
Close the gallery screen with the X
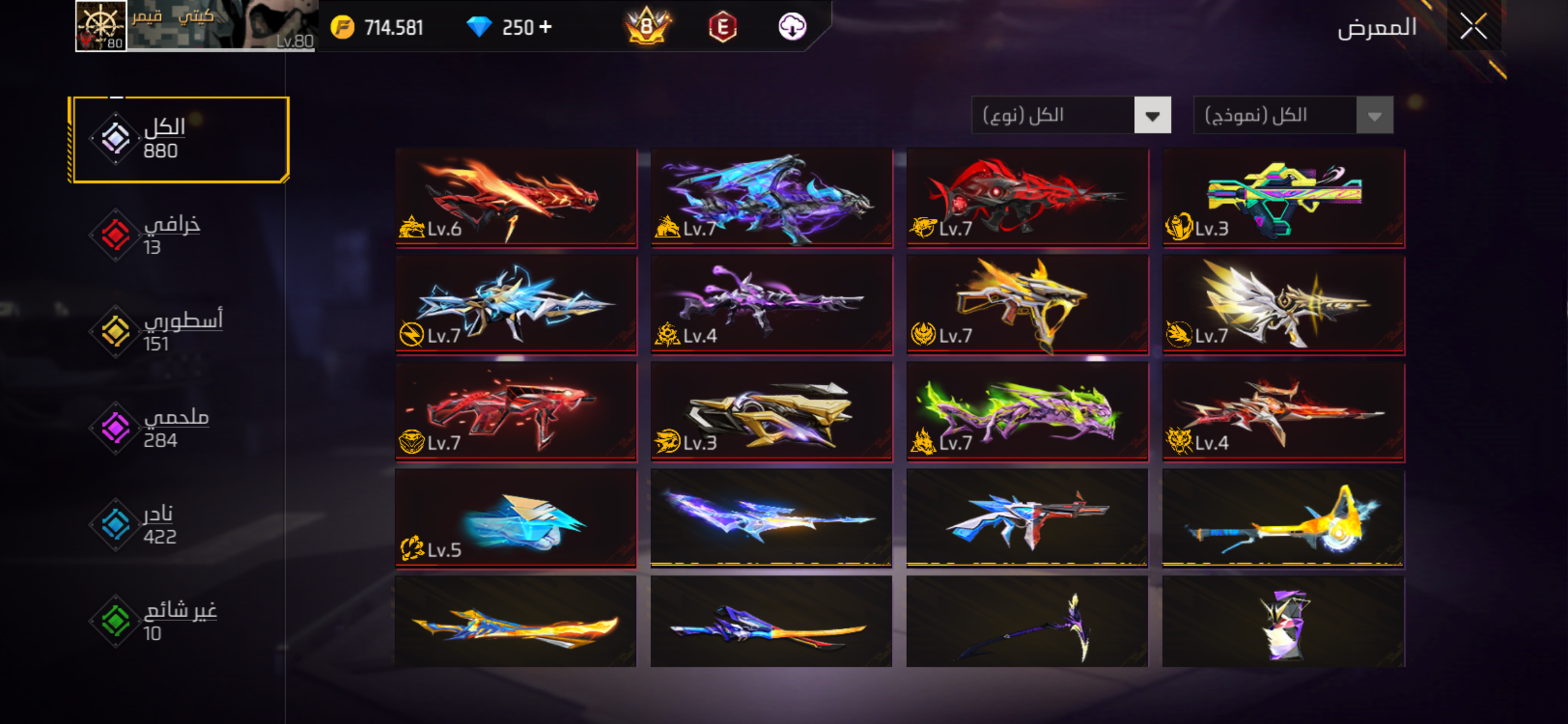click(1473, 26)
